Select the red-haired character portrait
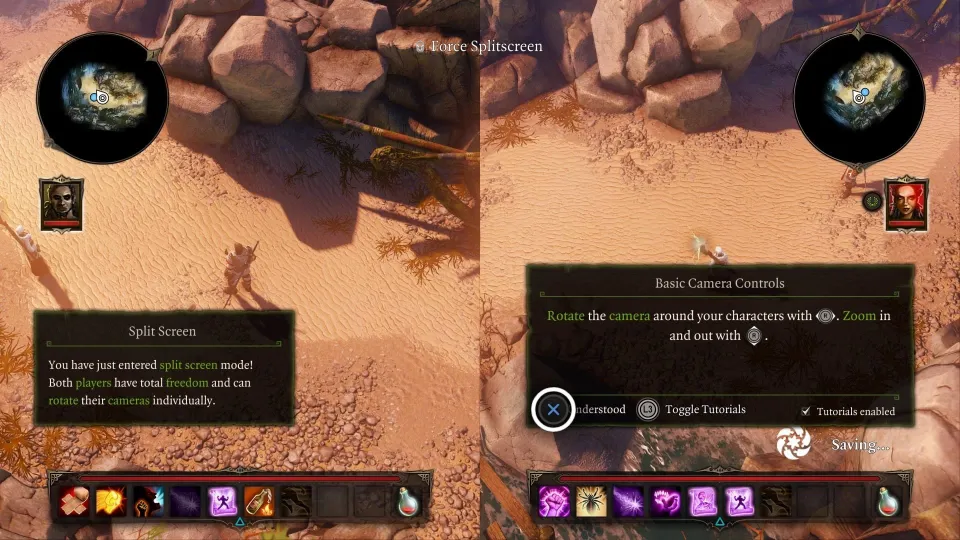This screenshot has width=960, height=540. (906, 203)
